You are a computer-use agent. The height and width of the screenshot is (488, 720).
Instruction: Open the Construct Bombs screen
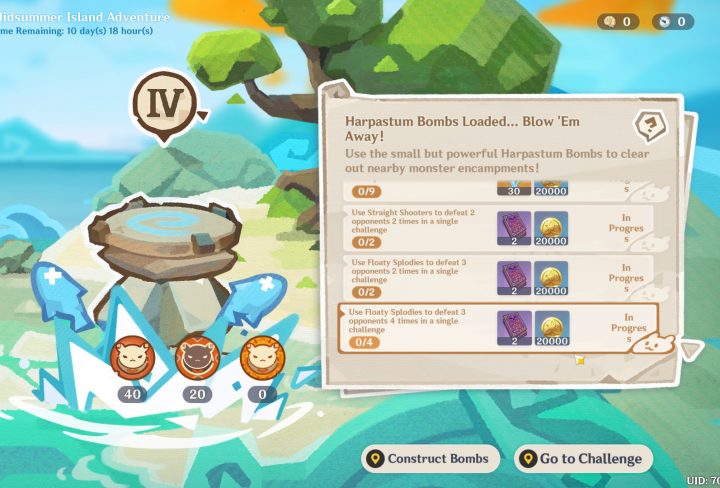click(x=431, y=459)
